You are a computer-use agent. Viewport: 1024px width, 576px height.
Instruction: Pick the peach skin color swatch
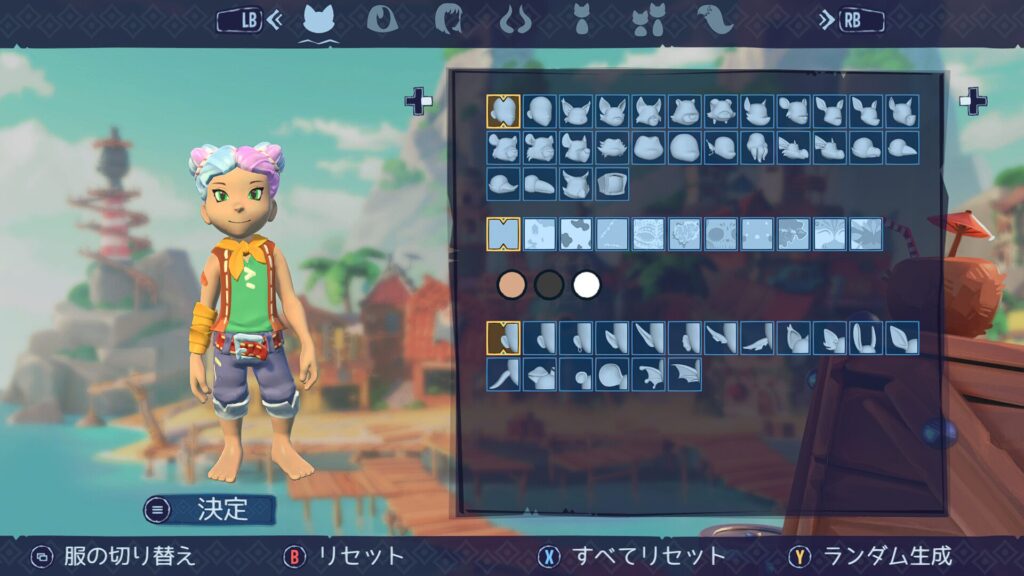pos(513,285)
